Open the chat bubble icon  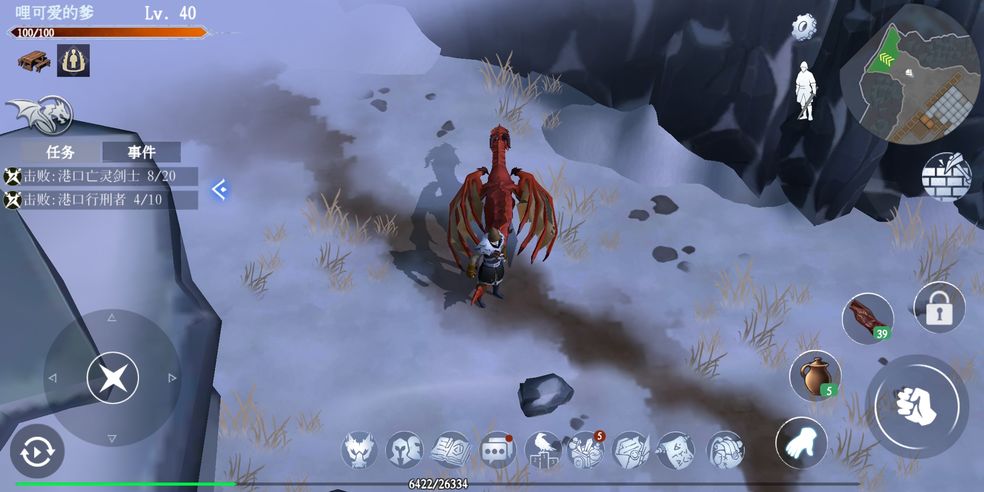click(x=497, y=450)
